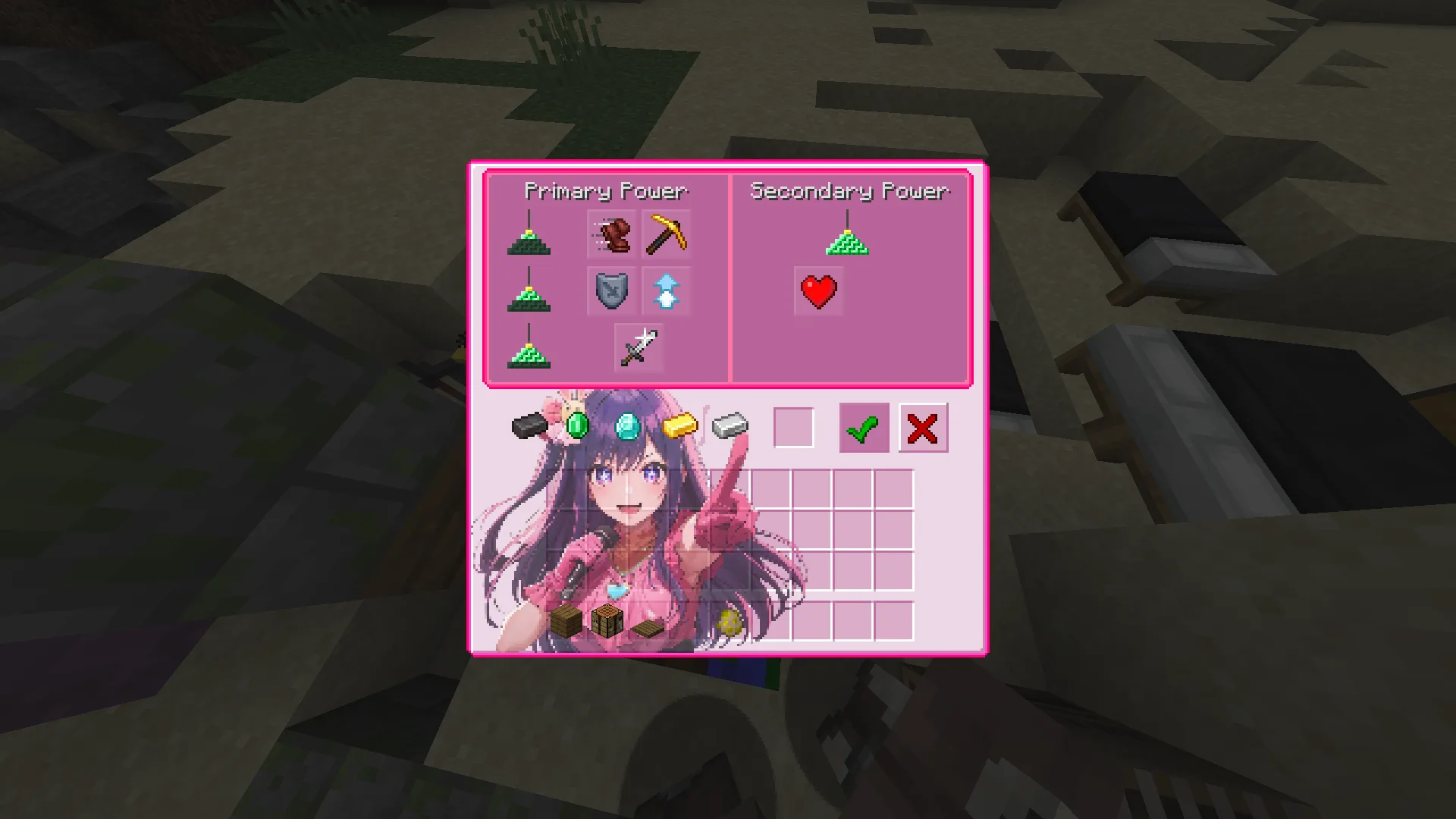Select the iron sword strength power
The width and height of the screenshot is (1456, 819).
(638, 347)
